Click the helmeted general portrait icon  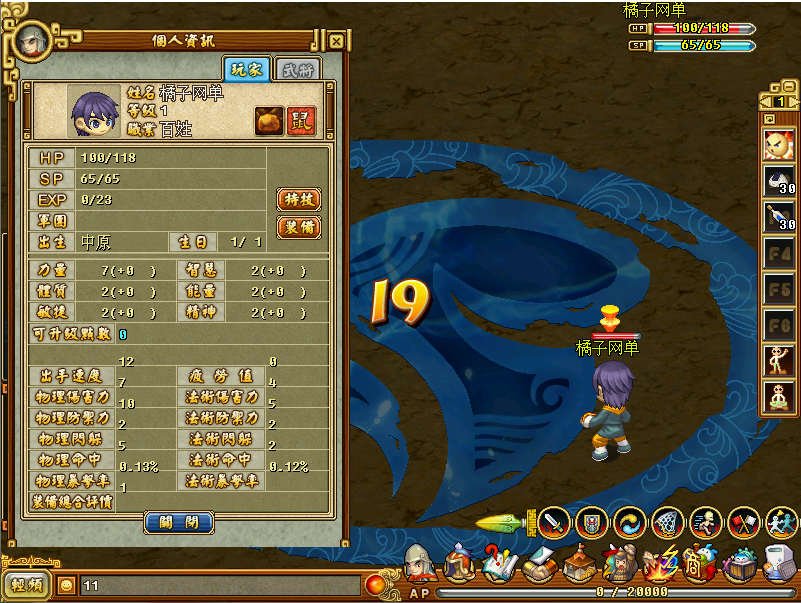tap(420, 565)
